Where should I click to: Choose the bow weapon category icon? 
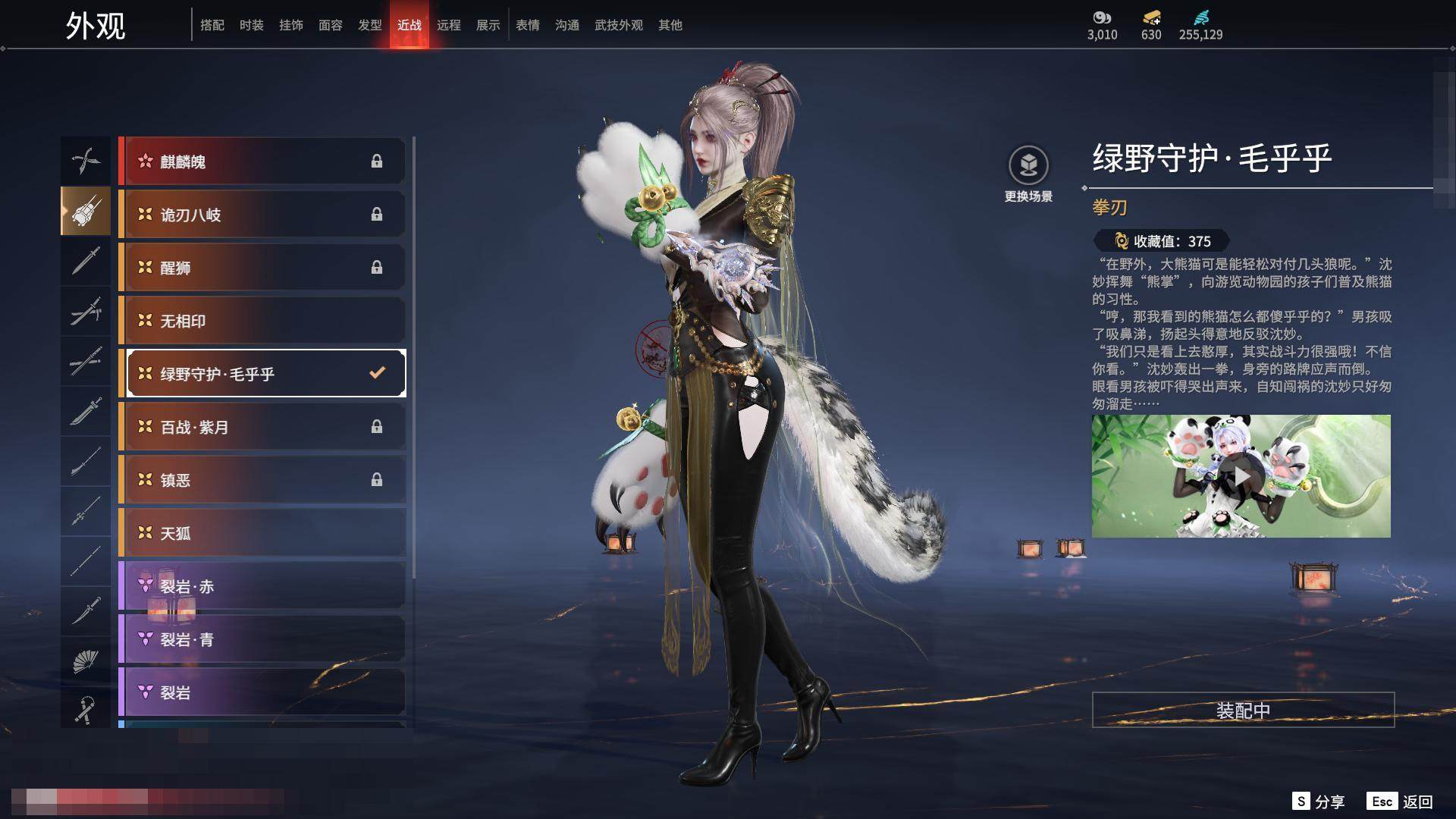(x=85, y=161)
